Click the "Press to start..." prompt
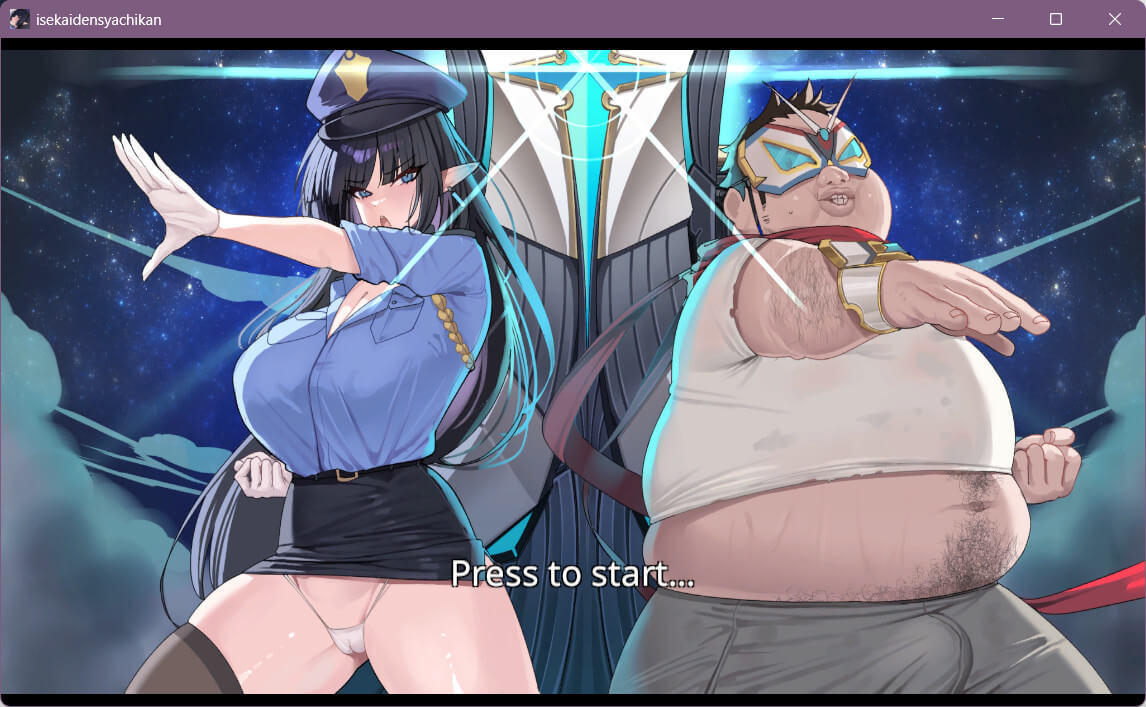 tap(572, 573)
